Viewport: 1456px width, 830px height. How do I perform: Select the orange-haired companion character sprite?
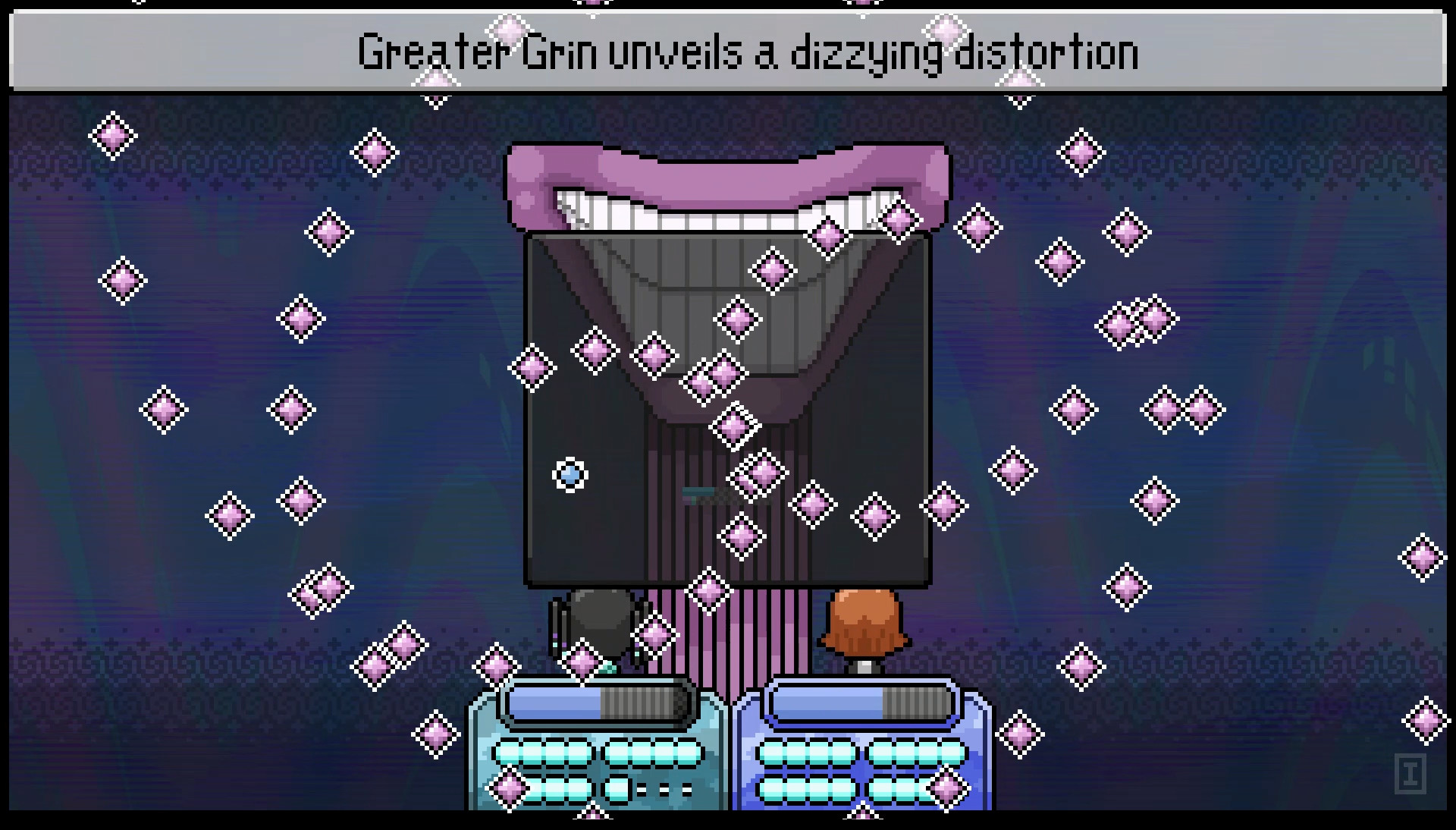(x=868, y=622)
